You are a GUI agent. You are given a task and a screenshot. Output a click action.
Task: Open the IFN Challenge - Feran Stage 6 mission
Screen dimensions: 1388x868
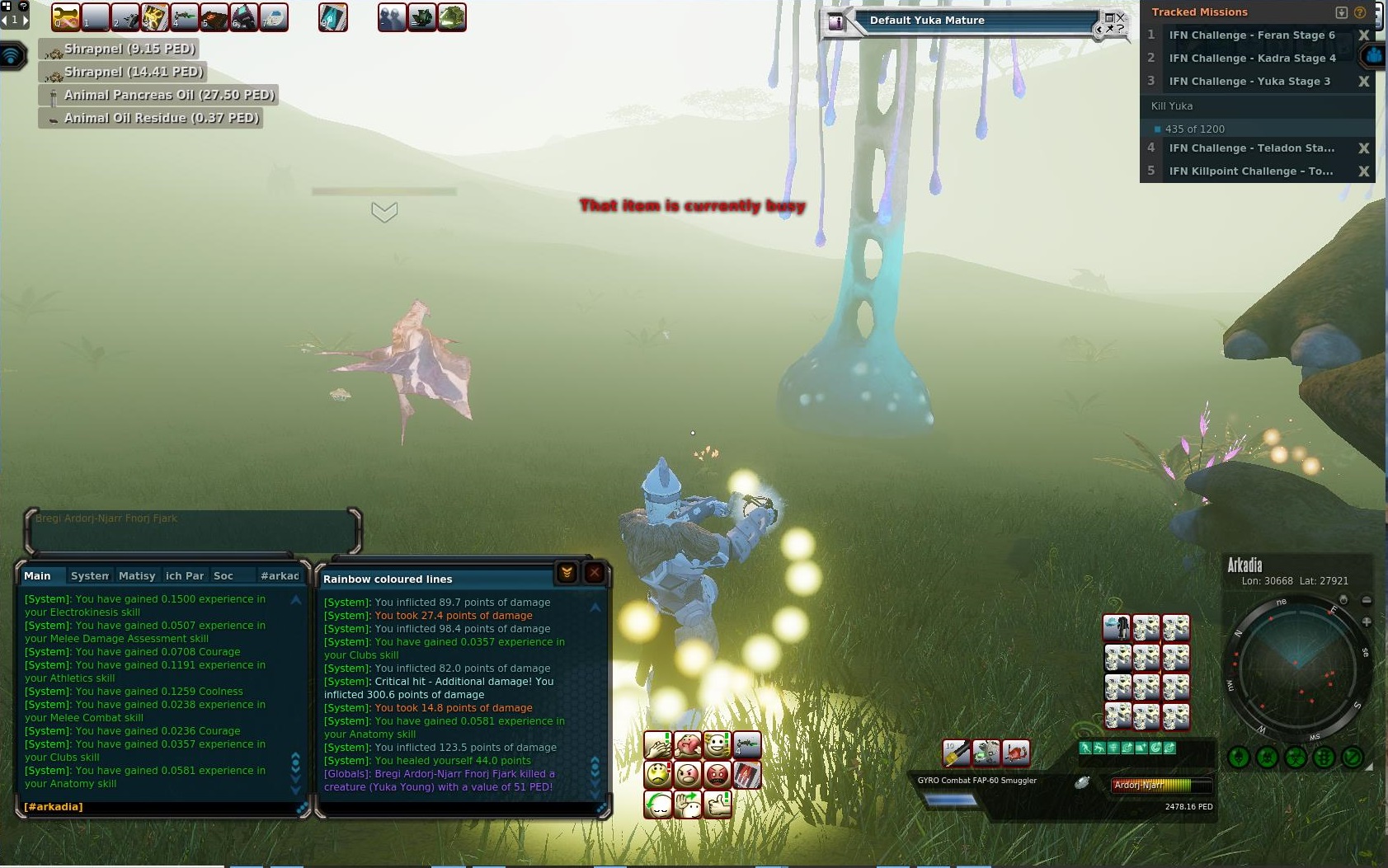1251,35
